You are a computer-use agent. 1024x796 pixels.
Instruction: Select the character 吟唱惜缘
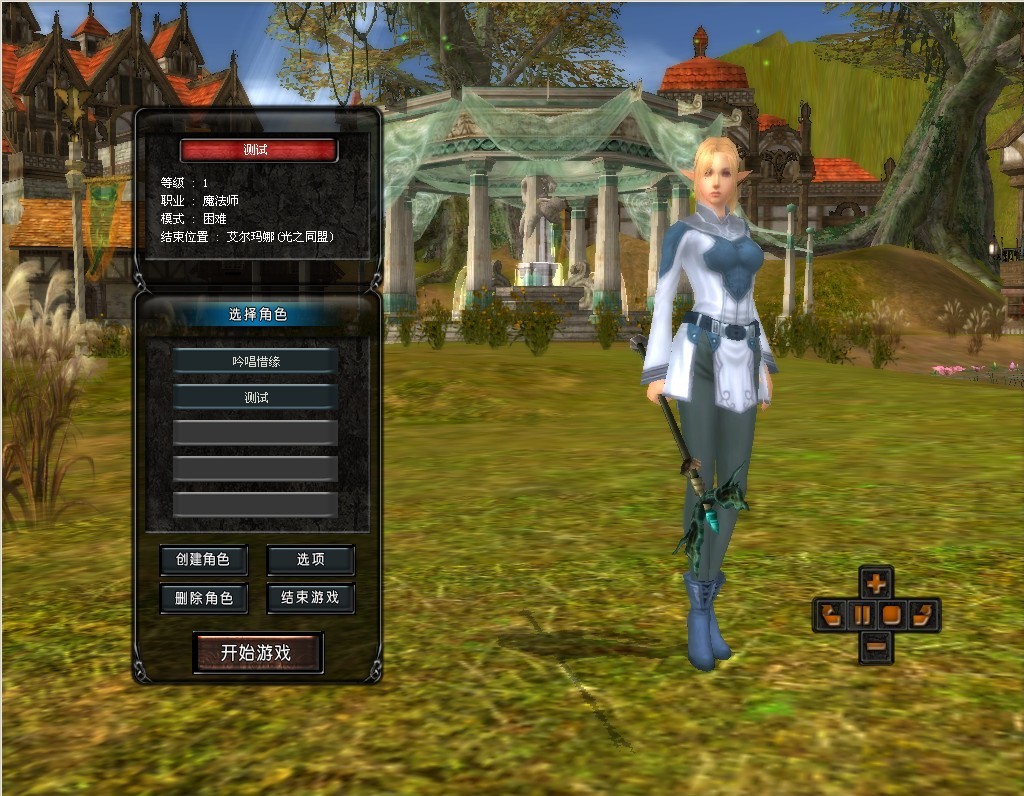pos(255,361)
